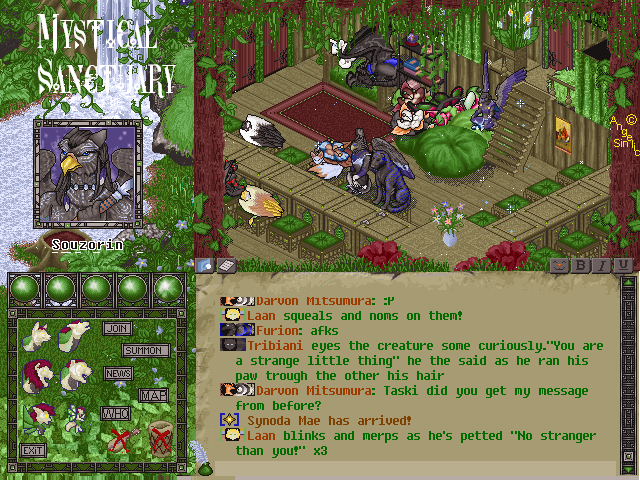This screenshot has width=640, height=480.
Task: Open the MAP button
Action: click(x=152, y=394)
